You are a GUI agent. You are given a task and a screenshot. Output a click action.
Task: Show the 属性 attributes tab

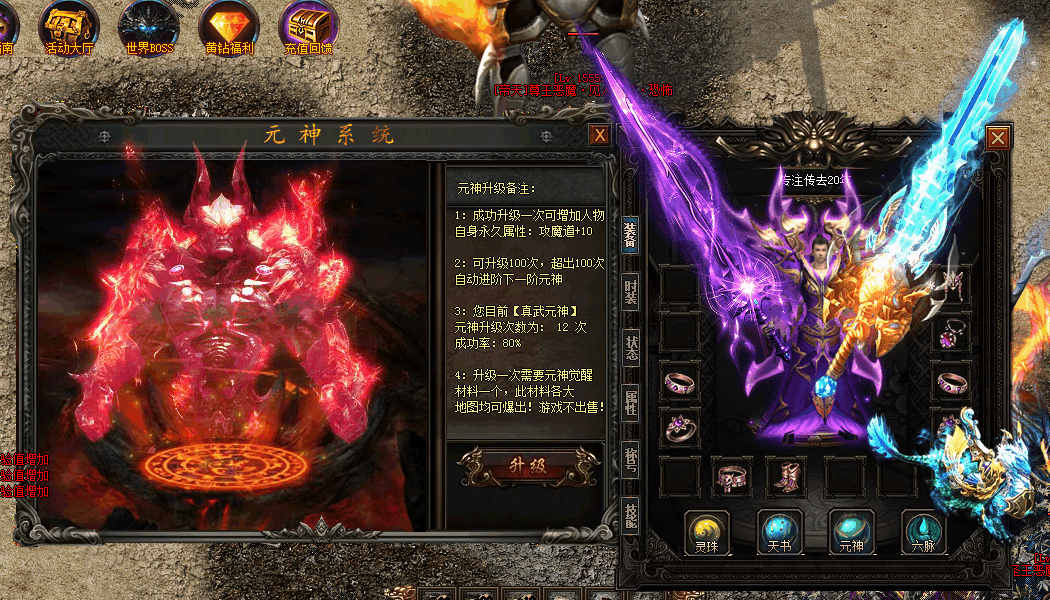pyautogui.click(x=630, y=402)
